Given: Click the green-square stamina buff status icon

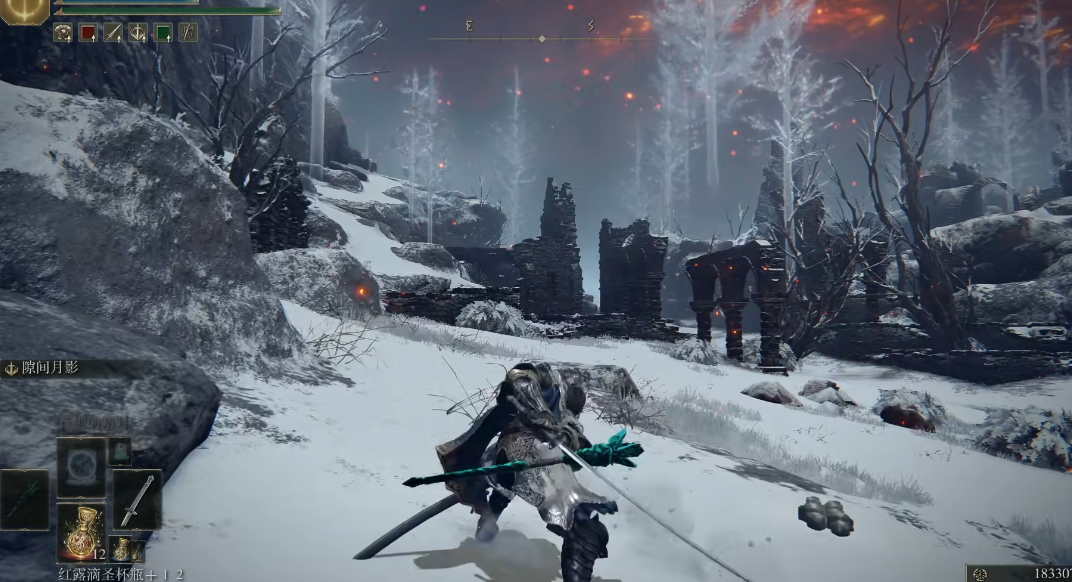Looking at the screenshot, I should (163, 32).
